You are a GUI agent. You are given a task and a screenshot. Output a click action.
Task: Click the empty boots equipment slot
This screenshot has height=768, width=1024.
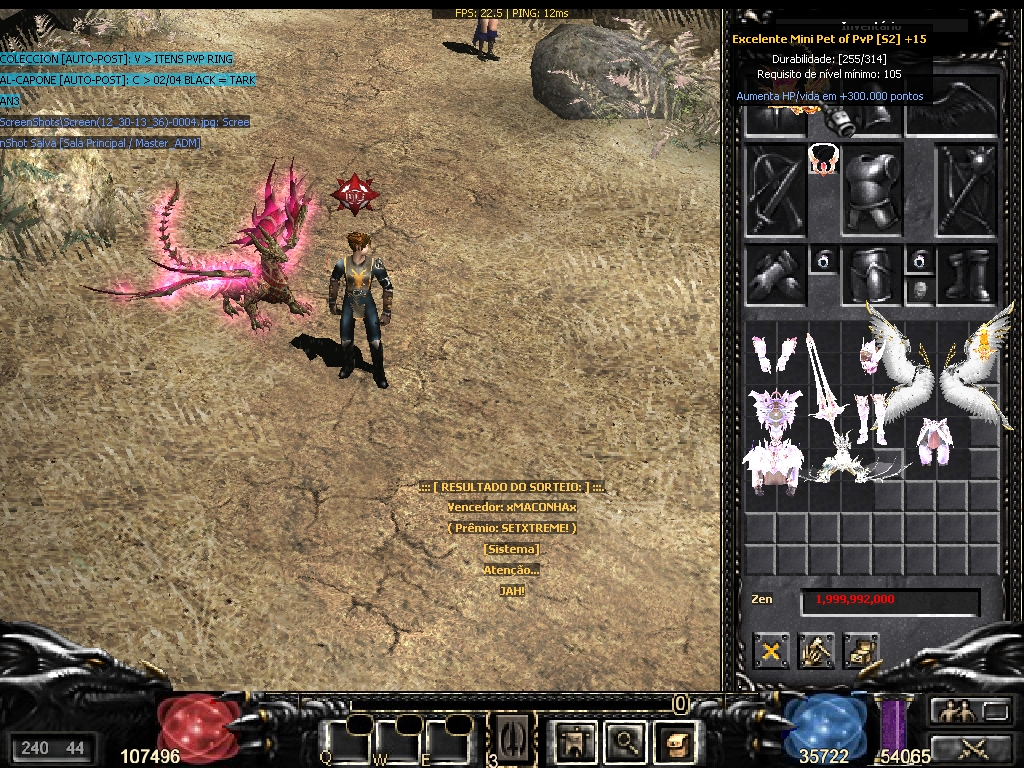point(968,274)
